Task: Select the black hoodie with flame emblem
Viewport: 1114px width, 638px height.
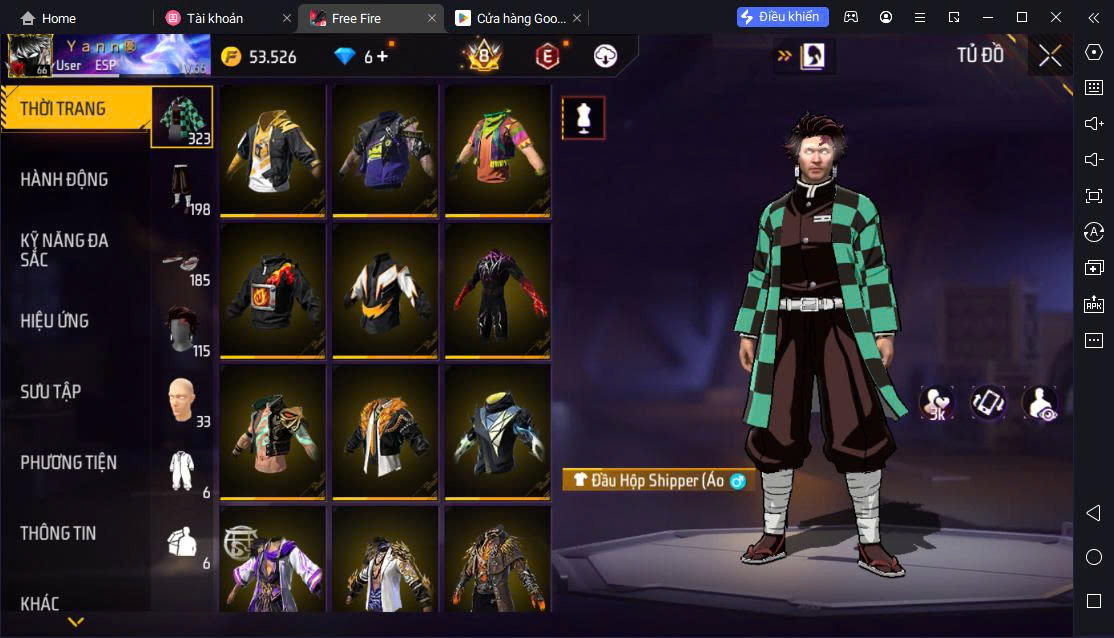Action: (273, 290)
